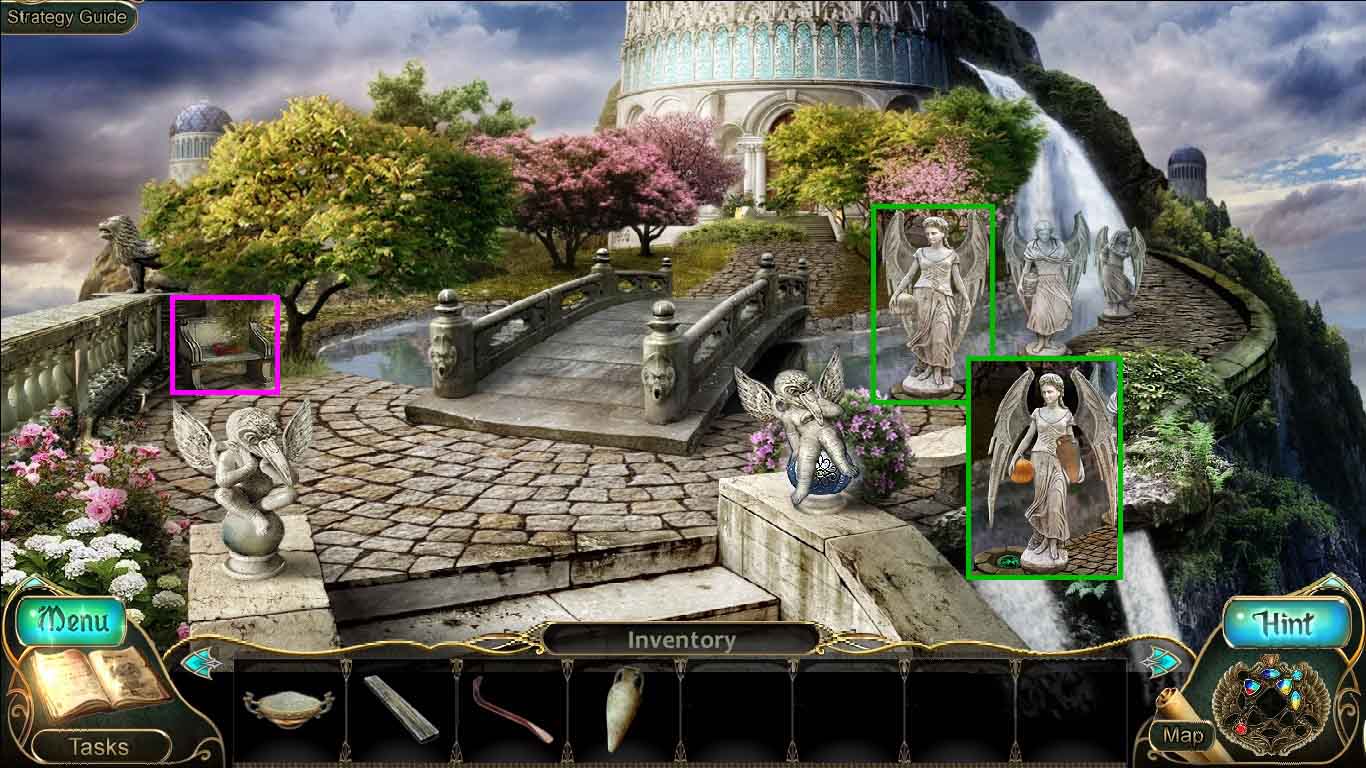
Task: Use the Hint button
Action: tap(1284, 623)
